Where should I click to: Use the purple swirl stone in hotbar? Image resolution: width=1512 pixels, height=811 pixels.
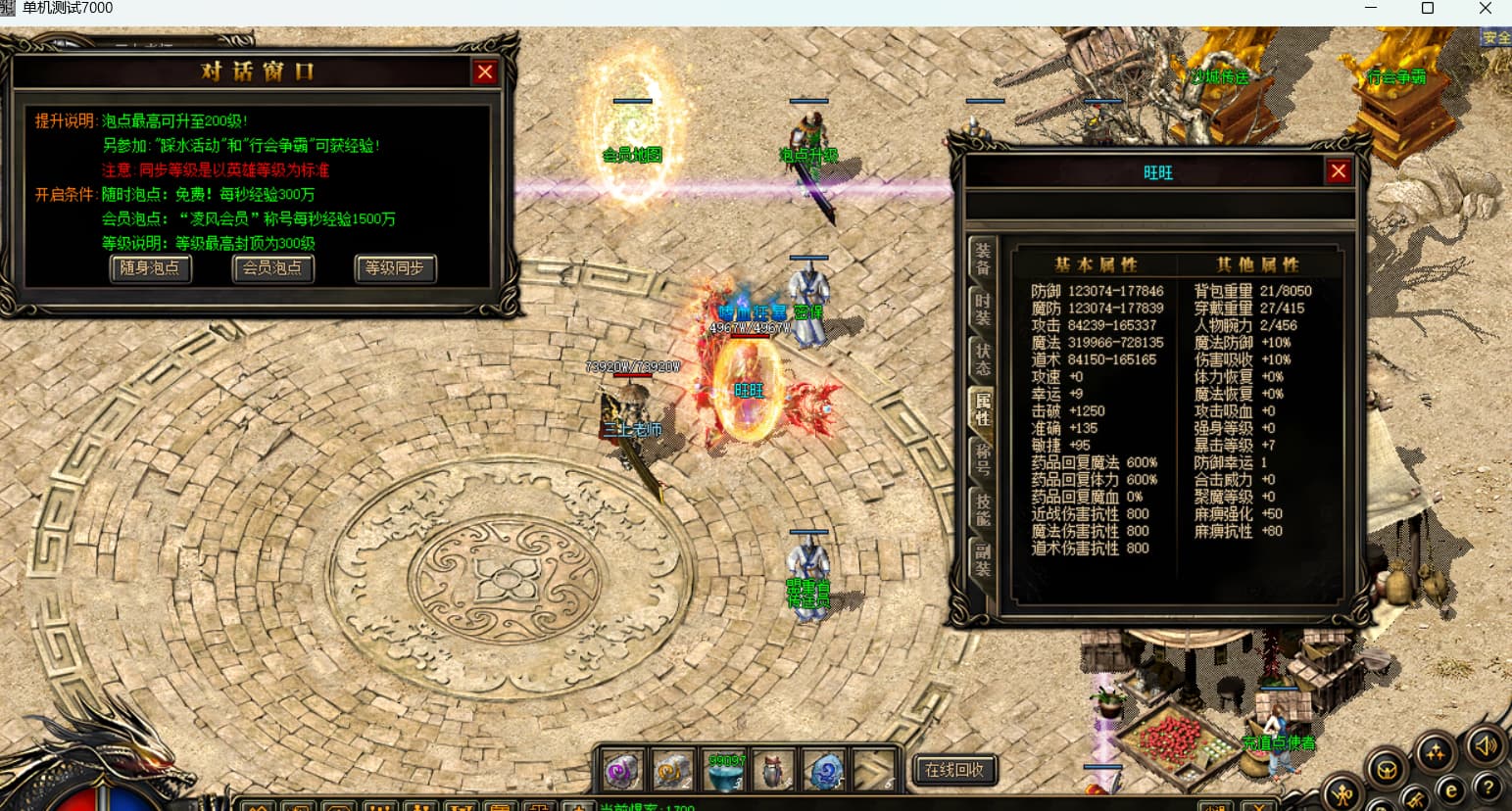point(623,772)
